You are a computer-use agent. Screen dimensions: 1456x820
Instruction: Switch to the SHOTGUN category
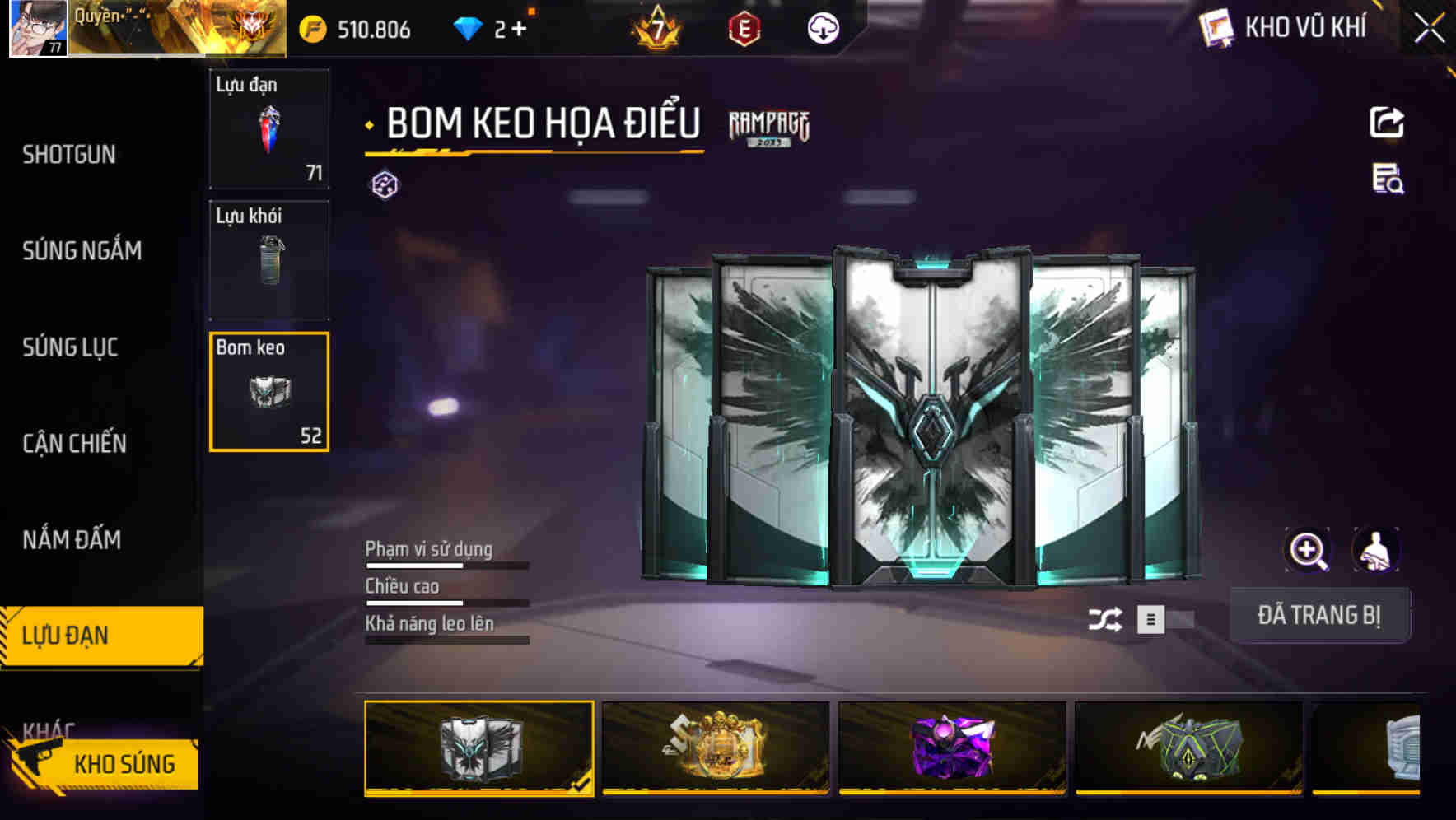(69, 154)
